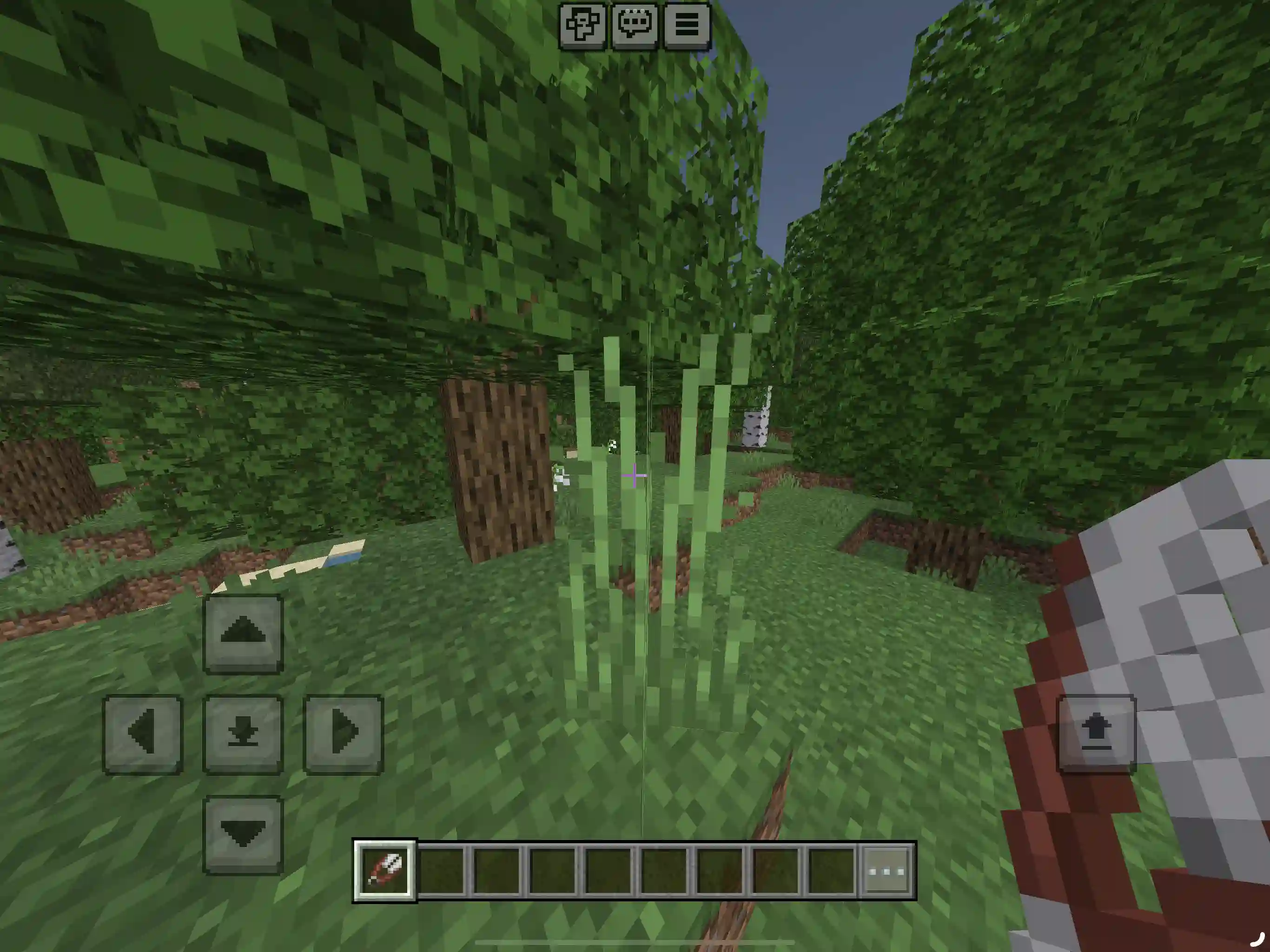
Task: Tap the move backward down arrow
Action: (243, 834)
